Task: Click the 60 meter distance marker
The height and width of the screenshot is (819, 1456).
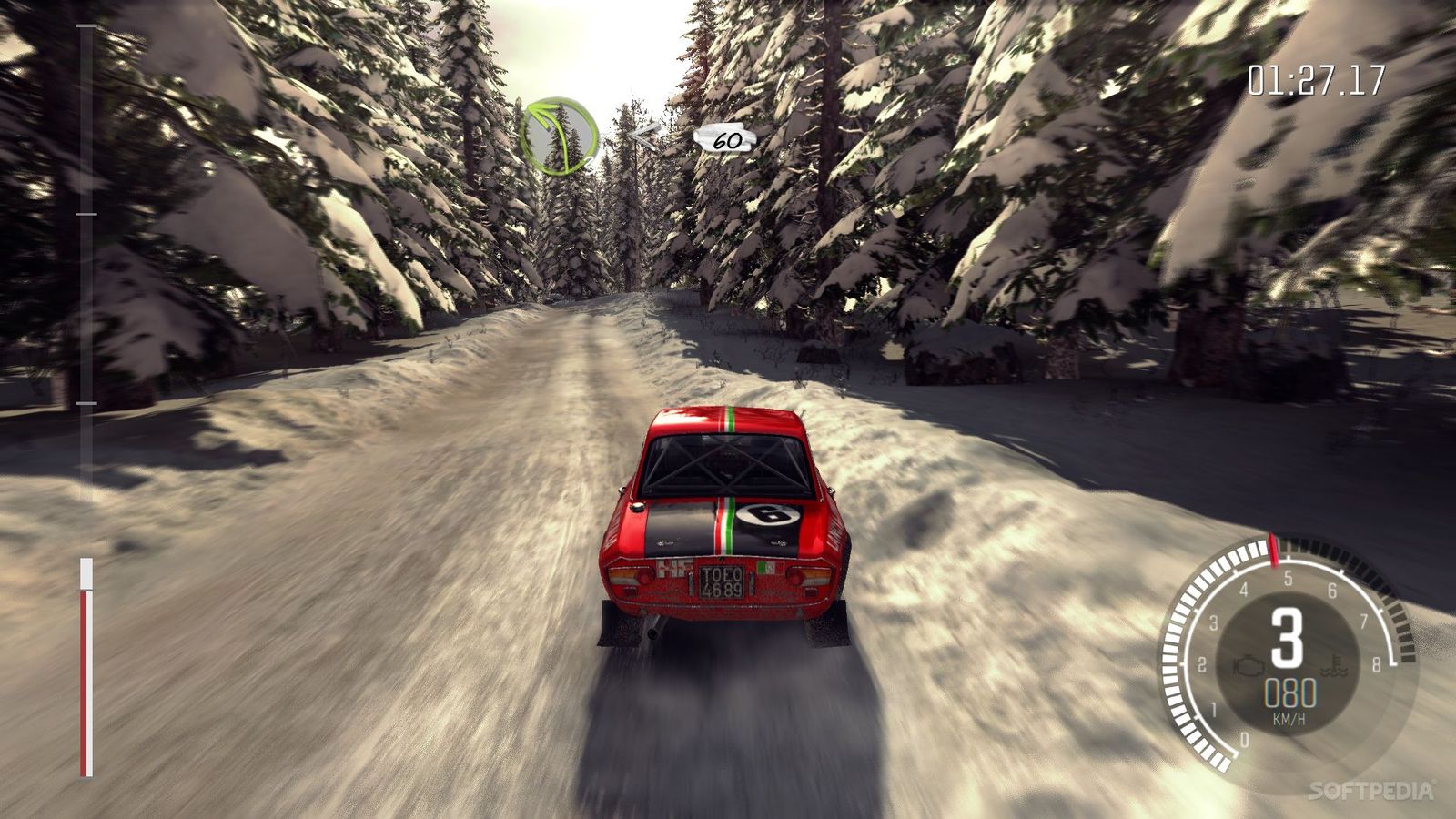Action: 726,141
